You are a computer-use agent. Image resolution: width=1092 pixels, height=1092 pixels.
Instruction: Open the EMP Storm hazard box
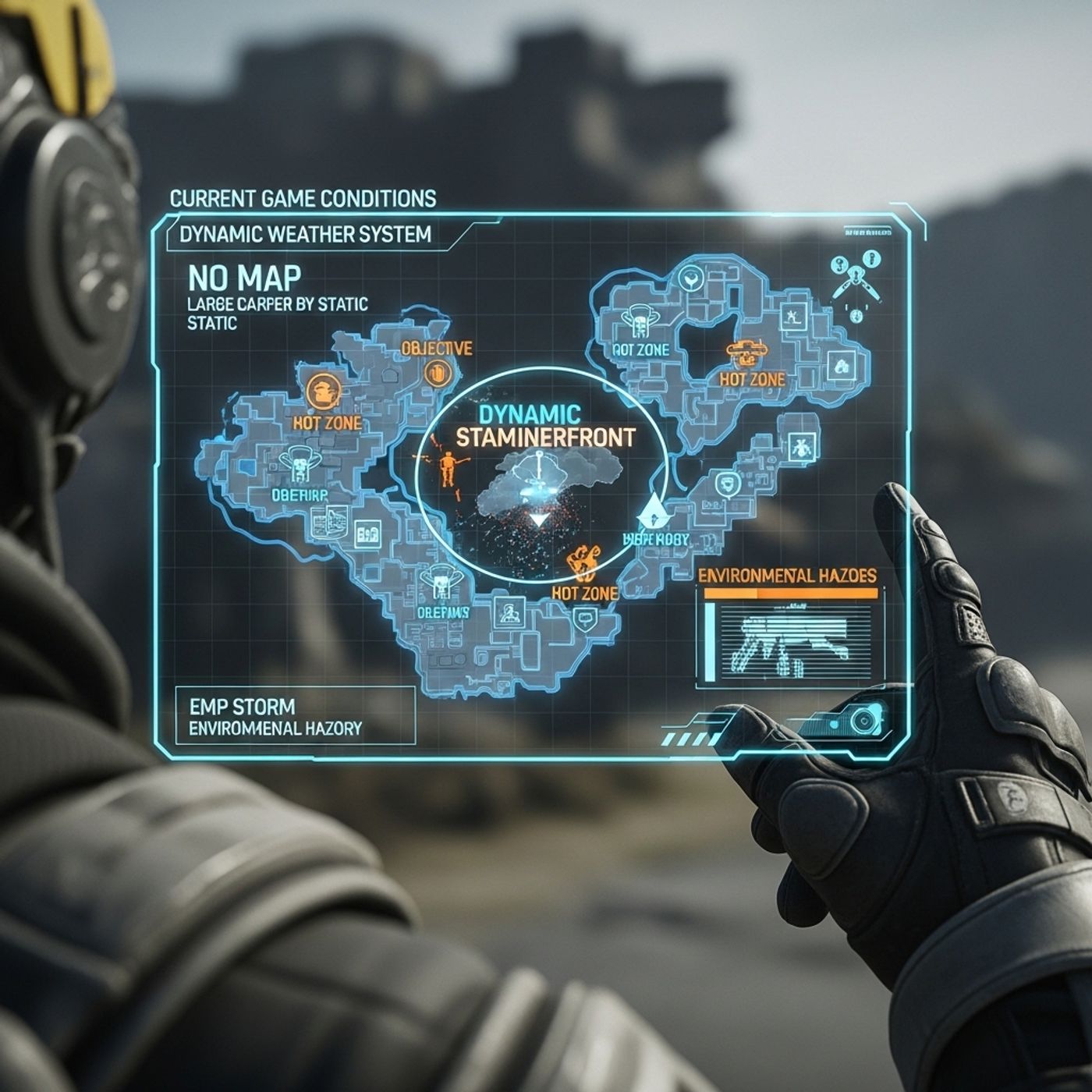click(295, 716)
